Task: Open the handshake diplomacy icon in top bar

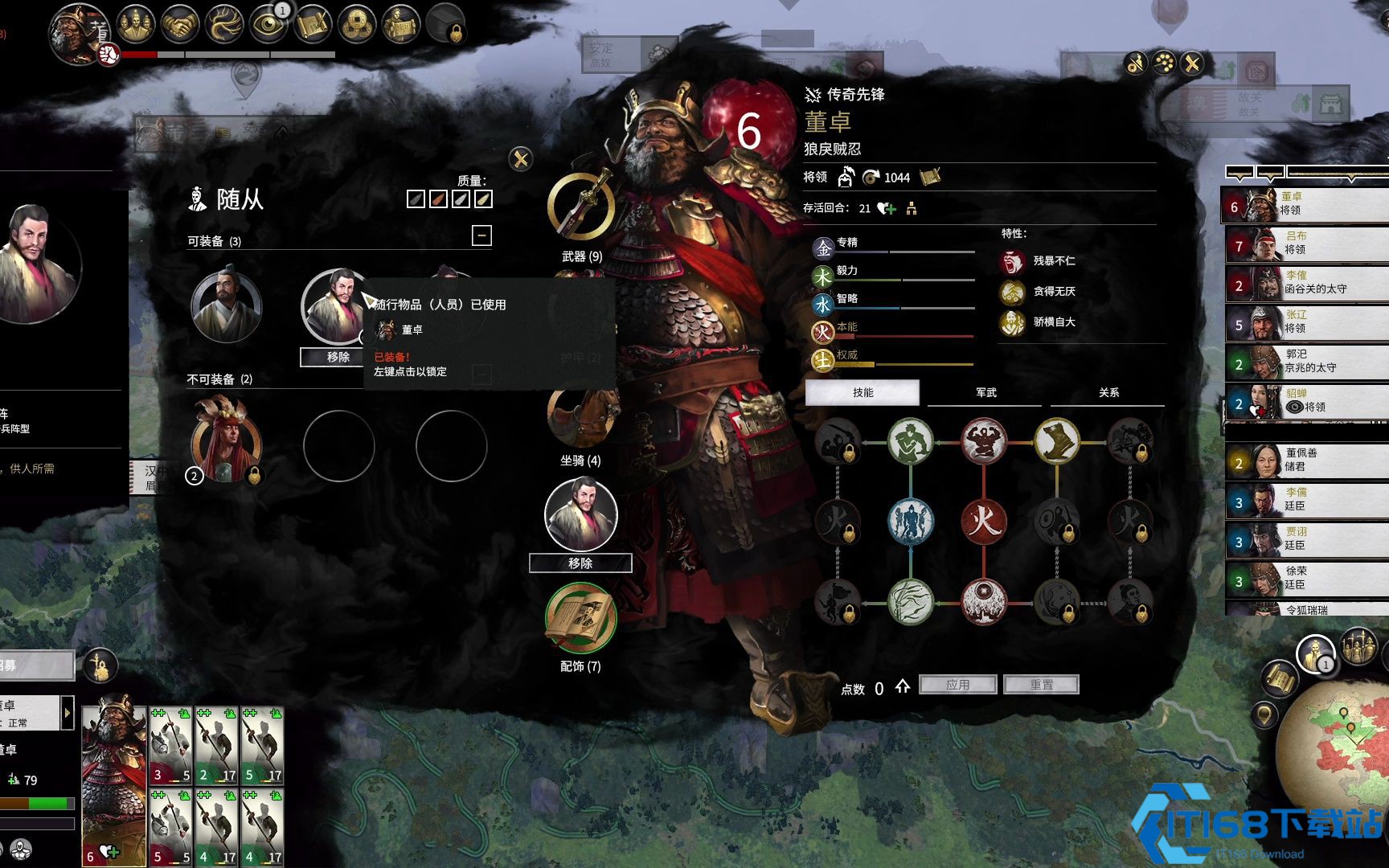Action: (x=180, y=25)
